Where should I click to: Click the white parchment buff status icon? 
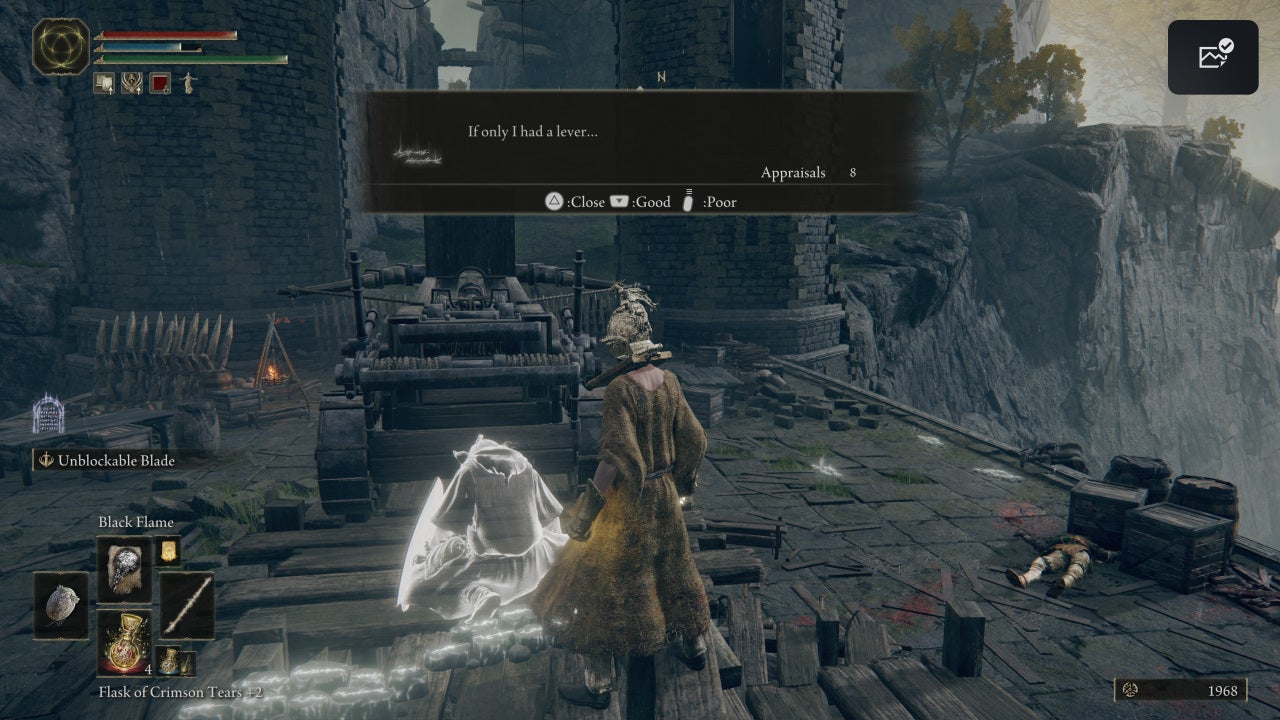pos(103,83)
